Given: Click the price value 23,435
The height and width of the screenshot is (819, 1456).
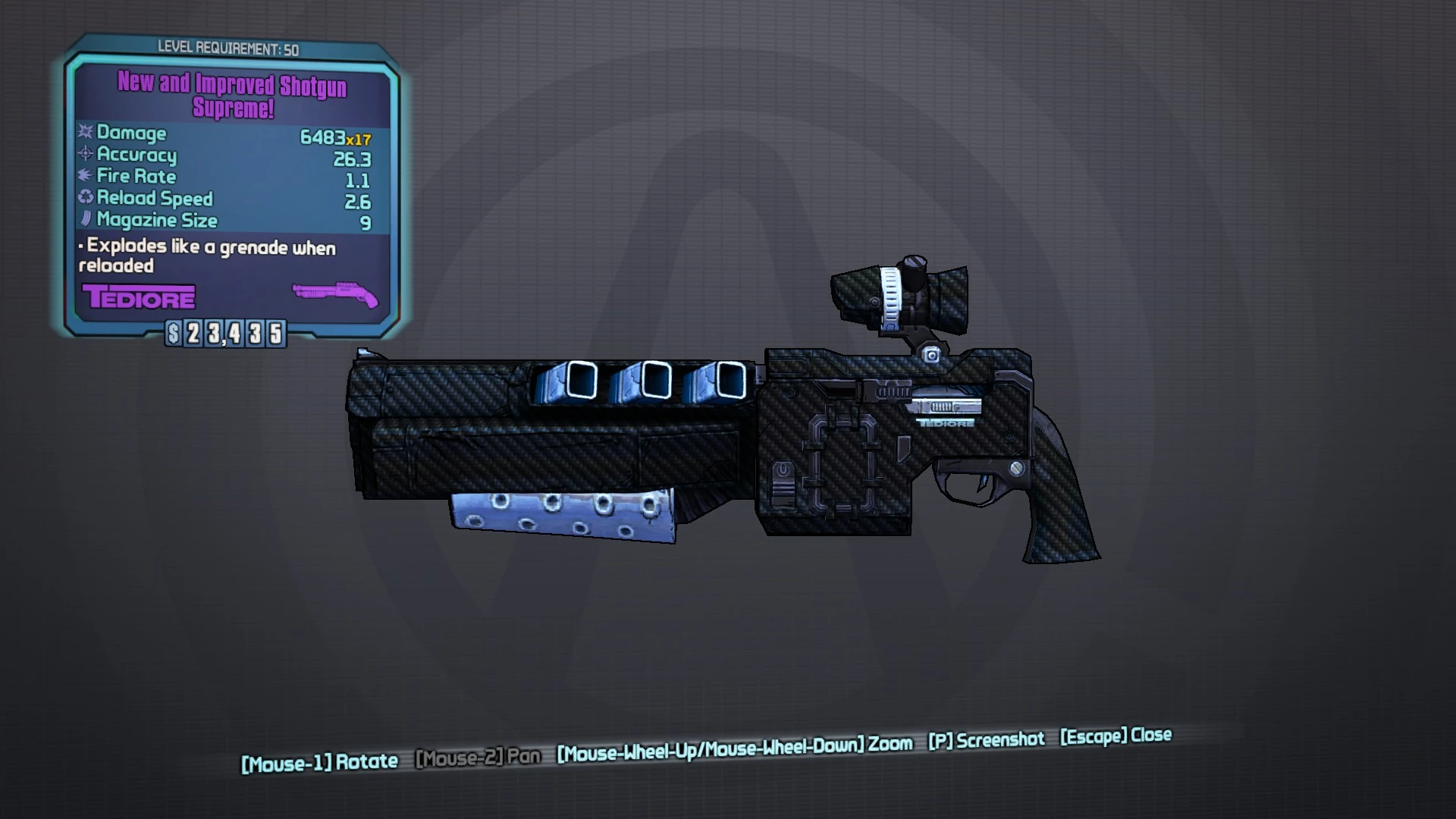Looking at the screenshot, I should pos(233,331).
